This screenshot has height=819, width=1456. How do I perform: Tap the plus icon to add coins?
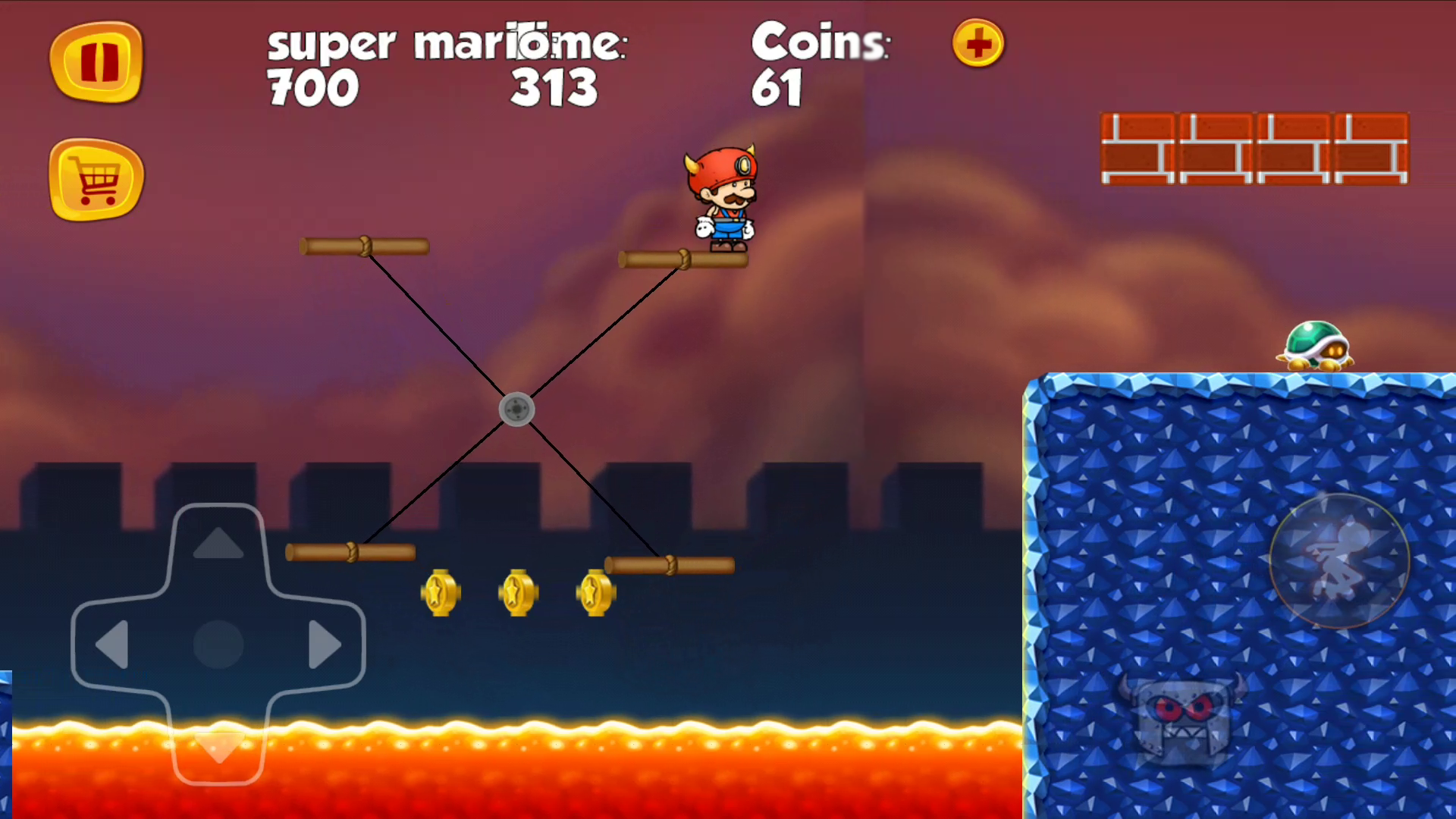(x=977, y=45)
